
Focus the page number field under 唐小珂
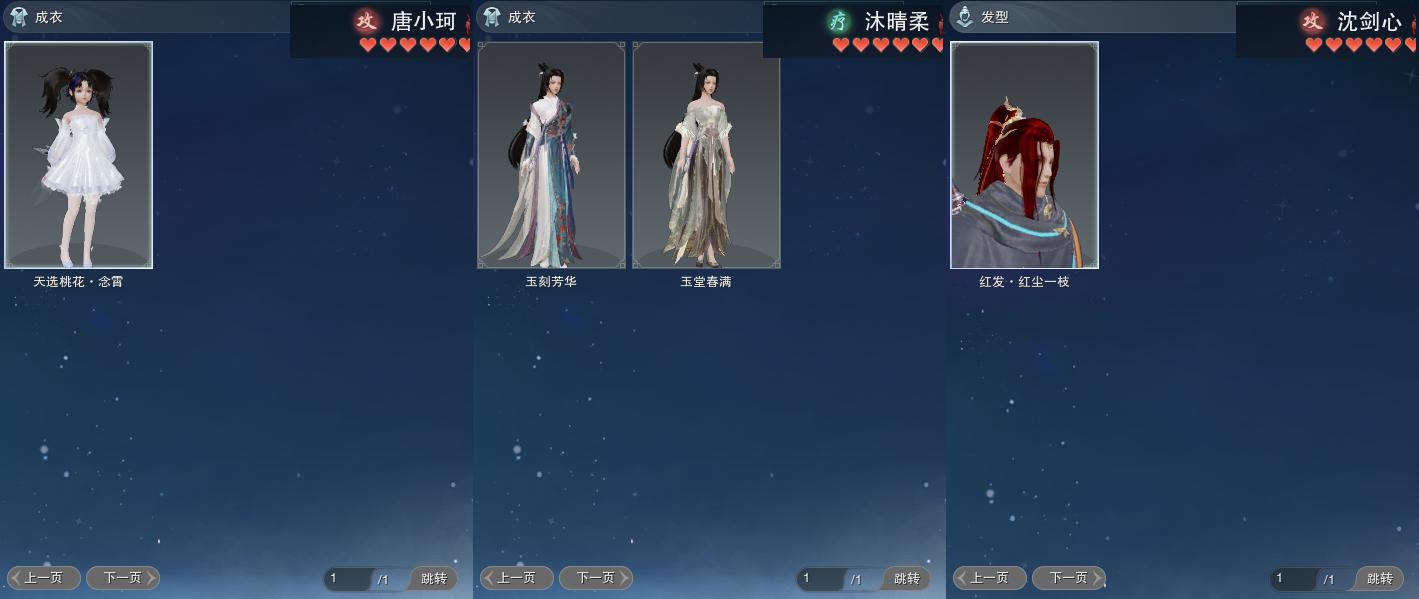[348, 579]
